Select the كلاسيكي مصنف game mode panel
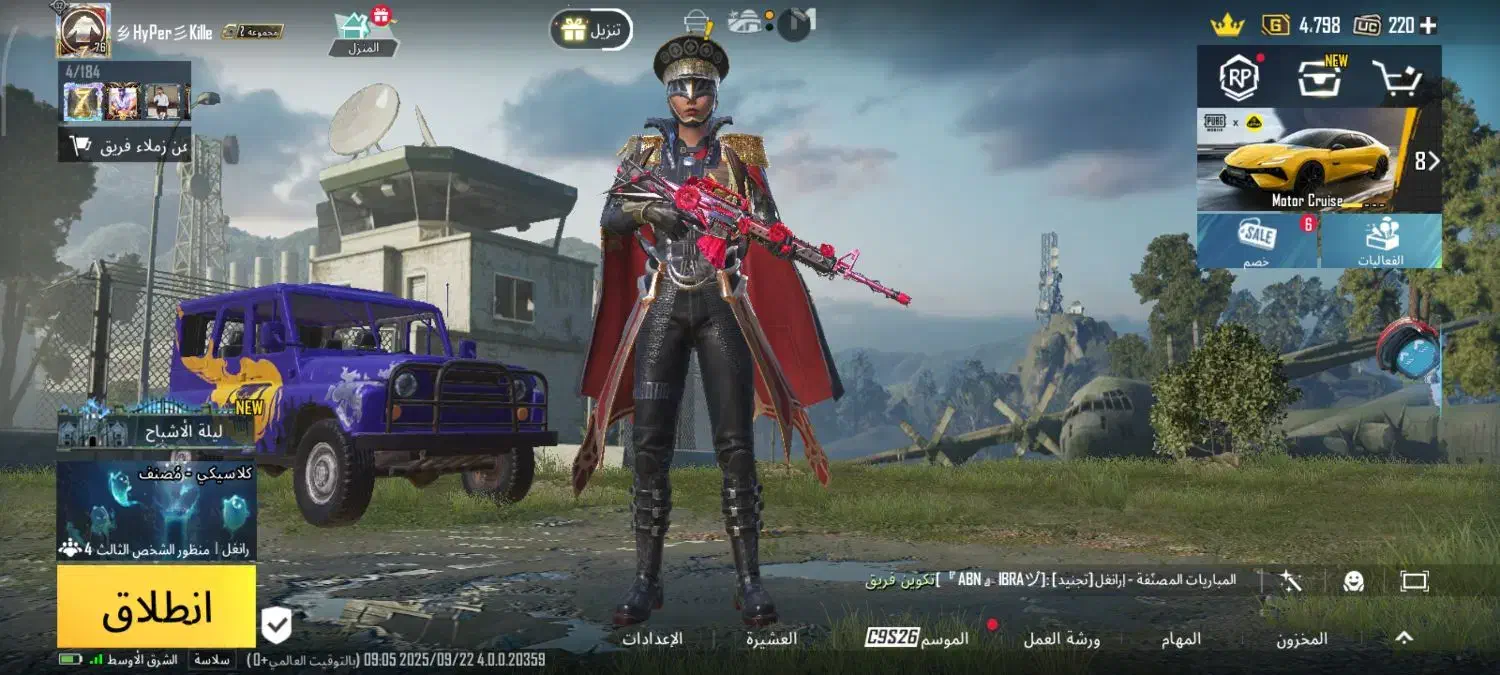 coord(156,510)
